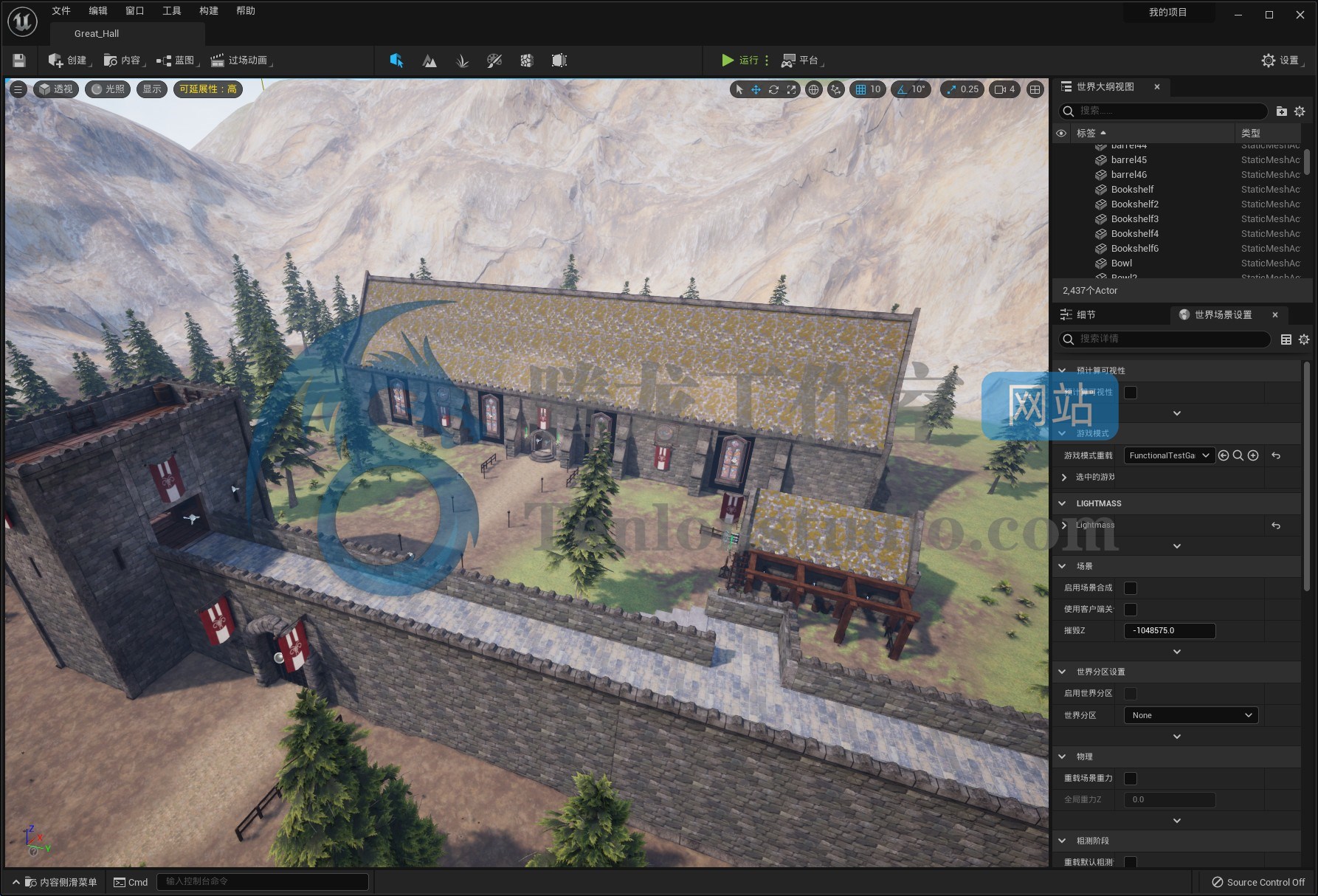Edit the 摧毁Z value field
Screen dimensions: 1318x896
(x=1169, y=630)
